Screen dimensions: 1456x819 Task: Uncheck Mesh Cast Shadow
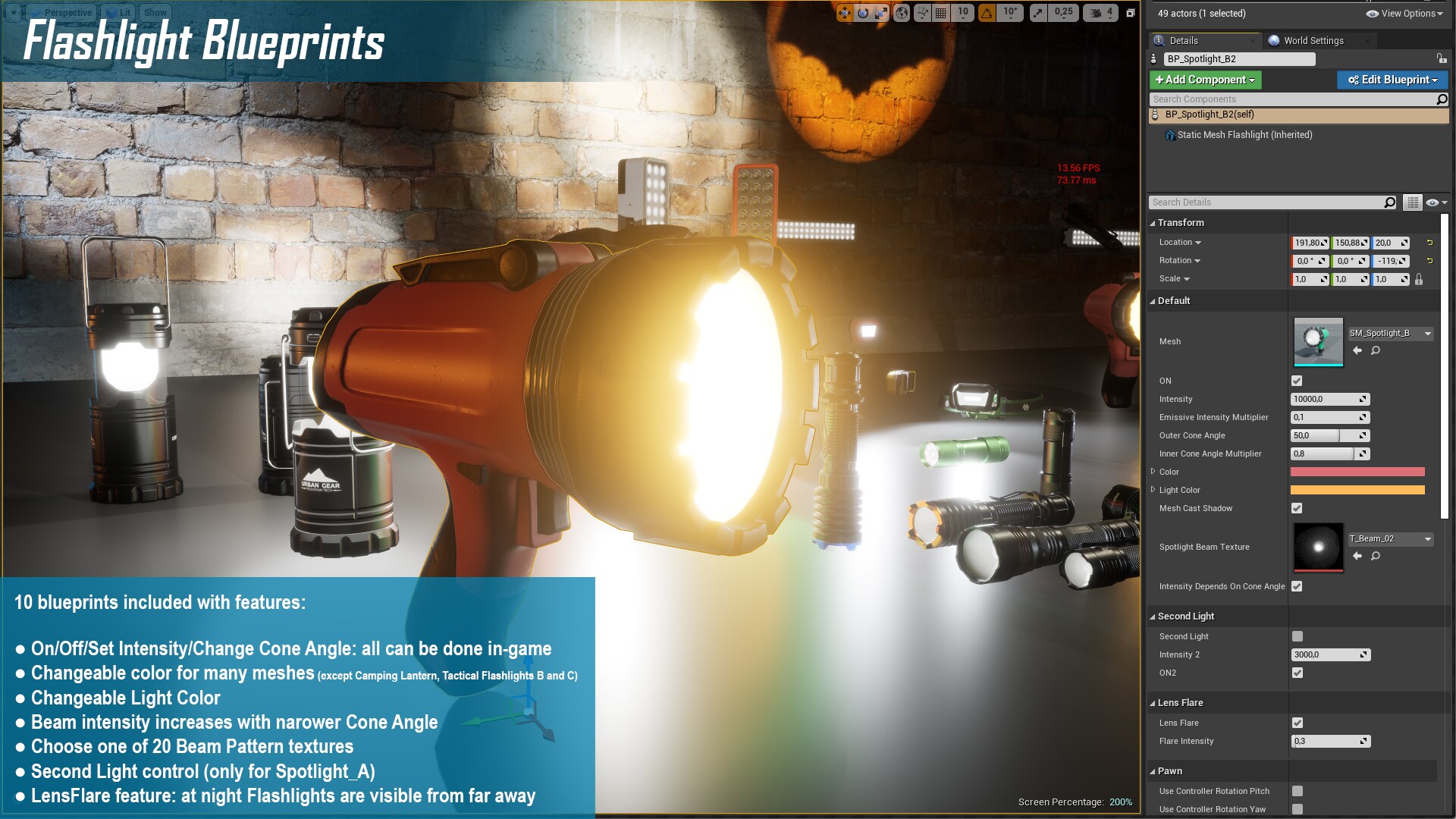(1297, 508)
